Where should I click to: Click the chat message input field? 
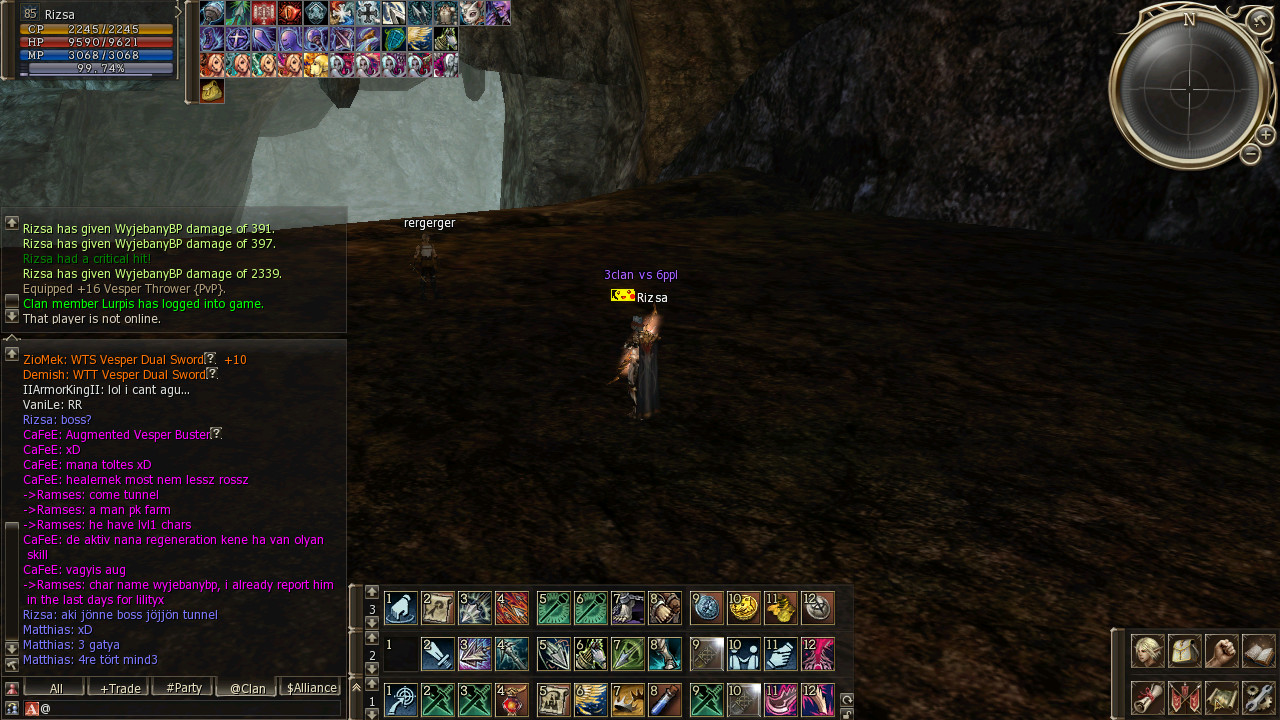(190, 708)
